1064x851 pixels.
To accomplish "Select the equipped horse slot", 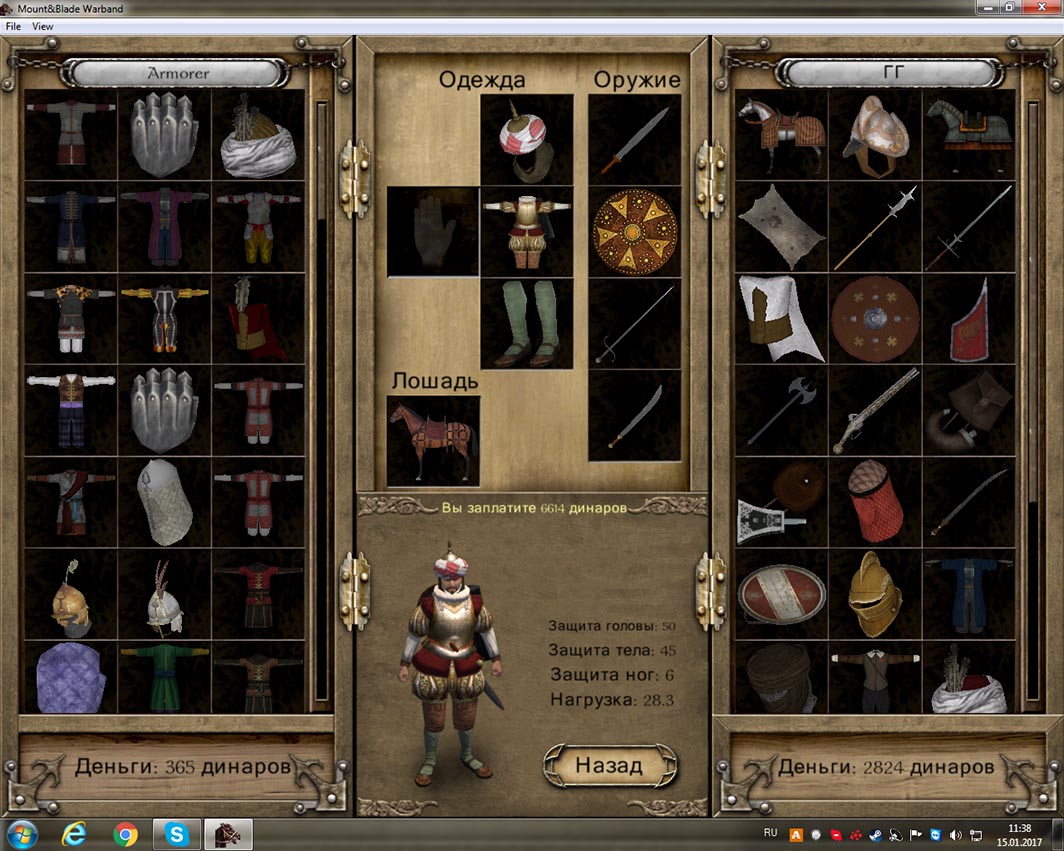I will tap(433, 440).
